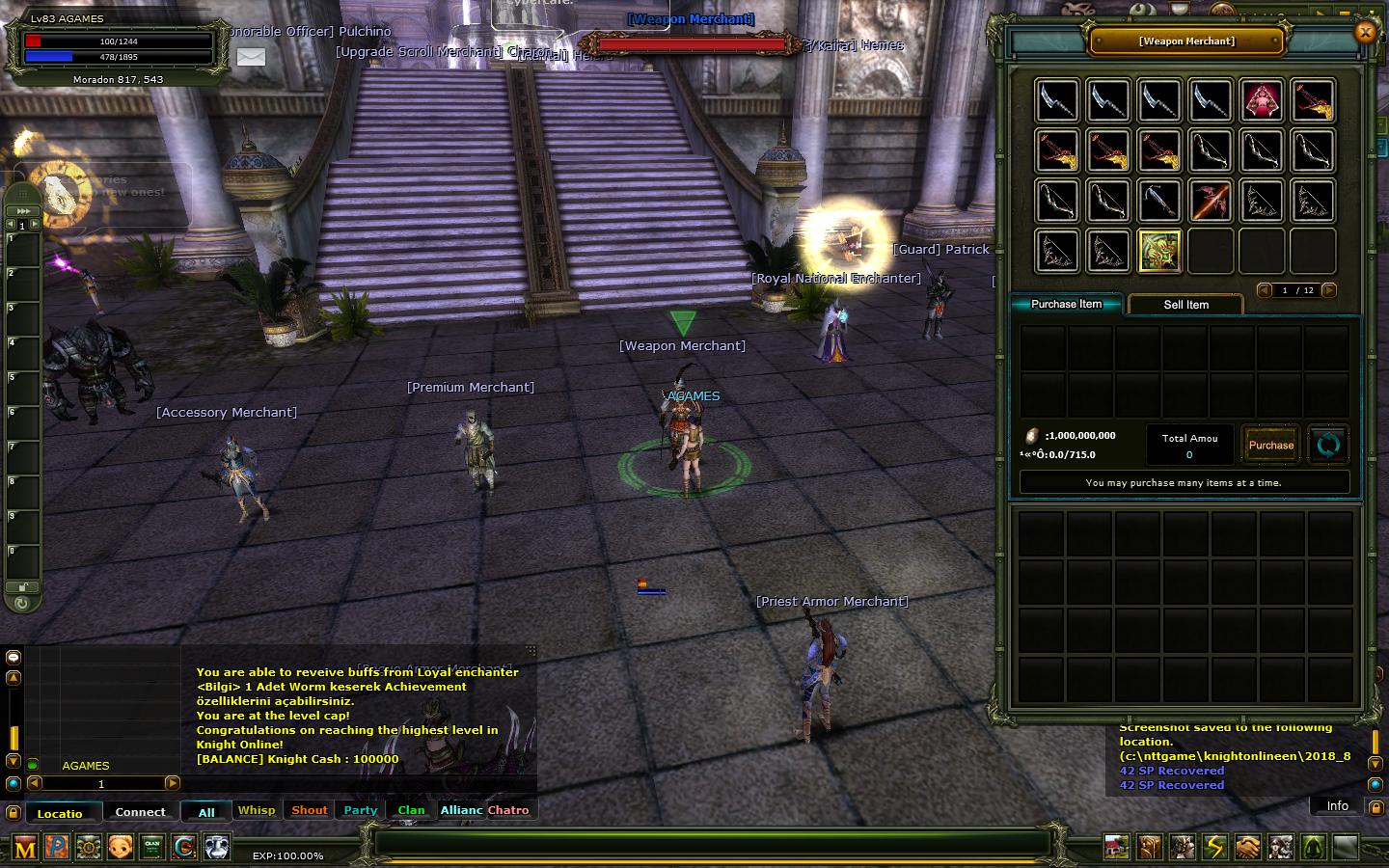Go to next merchant page arrow

click(x=1329, y=290)
